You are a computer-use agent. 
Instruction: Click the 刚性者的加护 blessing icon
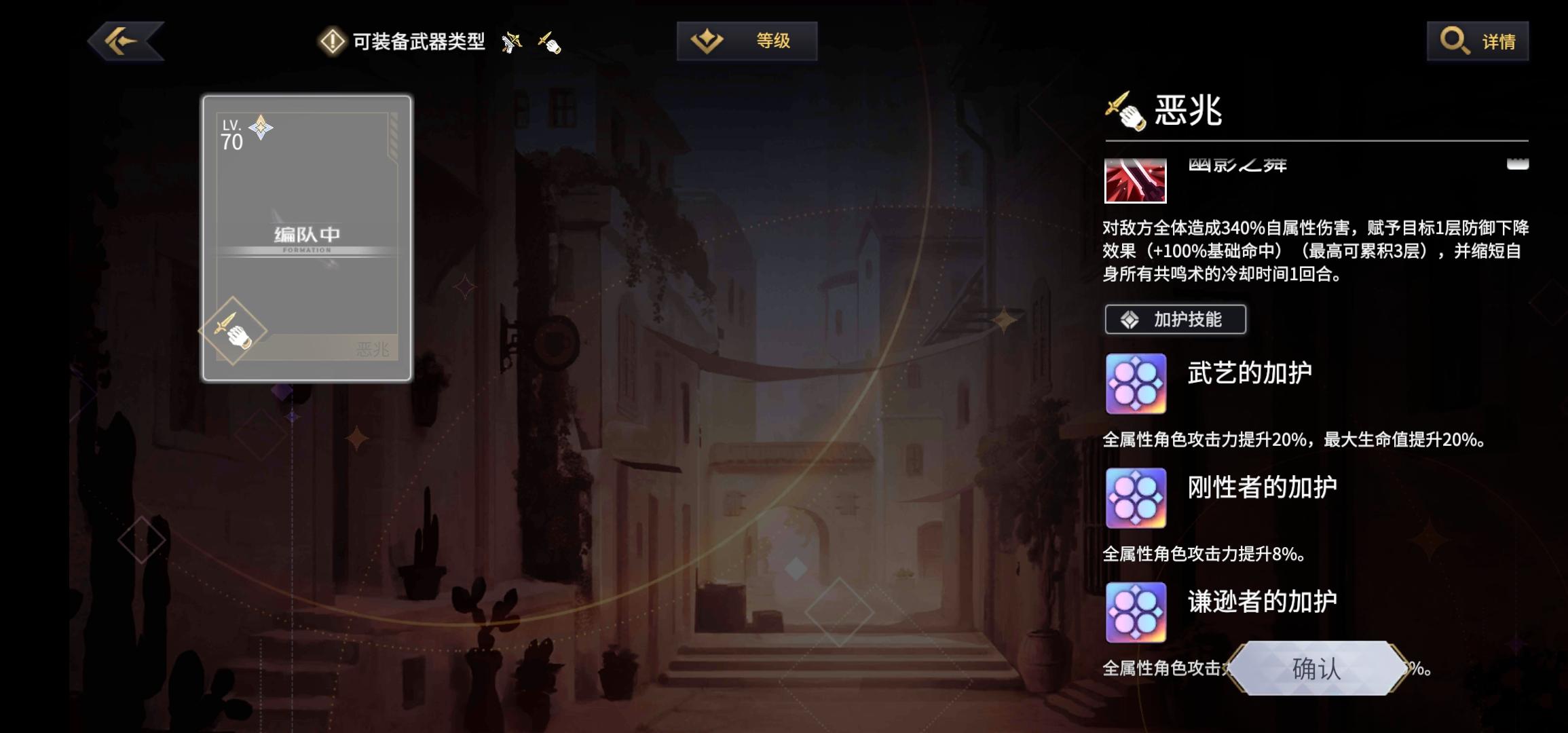point(1135,500)
